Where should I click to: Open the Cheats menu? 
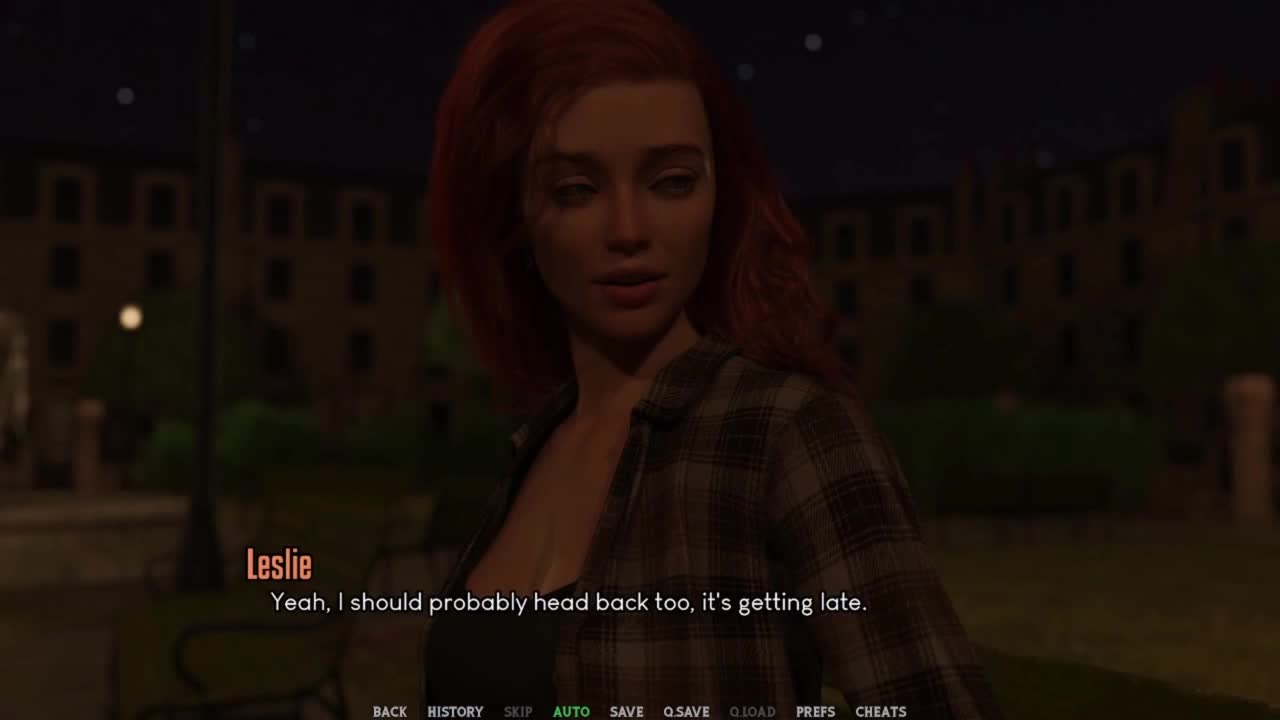click(x=880, y=711)
